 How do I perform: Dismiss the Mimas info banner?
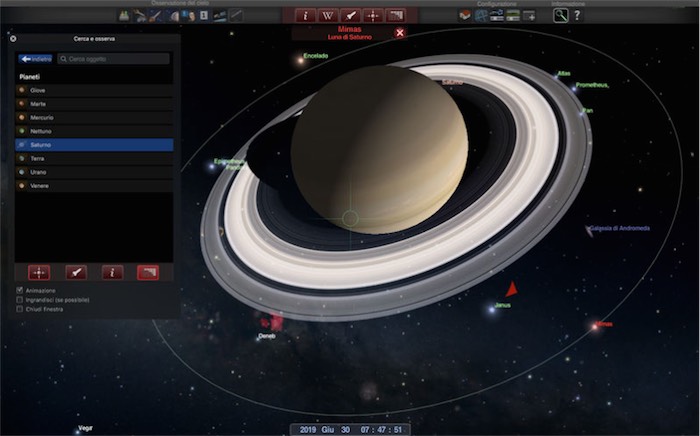(x=400, y=33)
